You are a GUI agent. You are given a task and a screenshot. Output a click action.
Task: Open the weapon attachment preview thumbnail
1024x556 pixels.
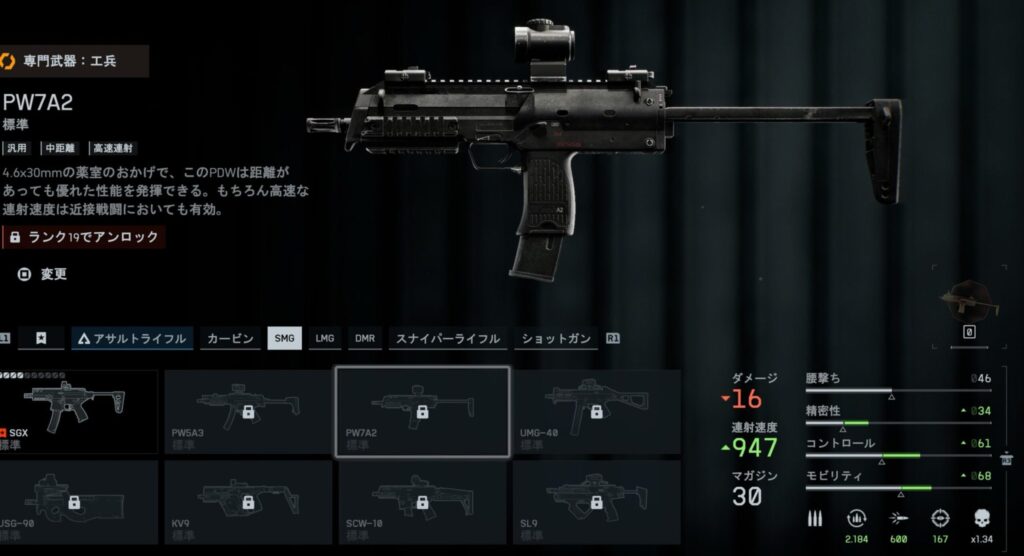pos(969,303)
